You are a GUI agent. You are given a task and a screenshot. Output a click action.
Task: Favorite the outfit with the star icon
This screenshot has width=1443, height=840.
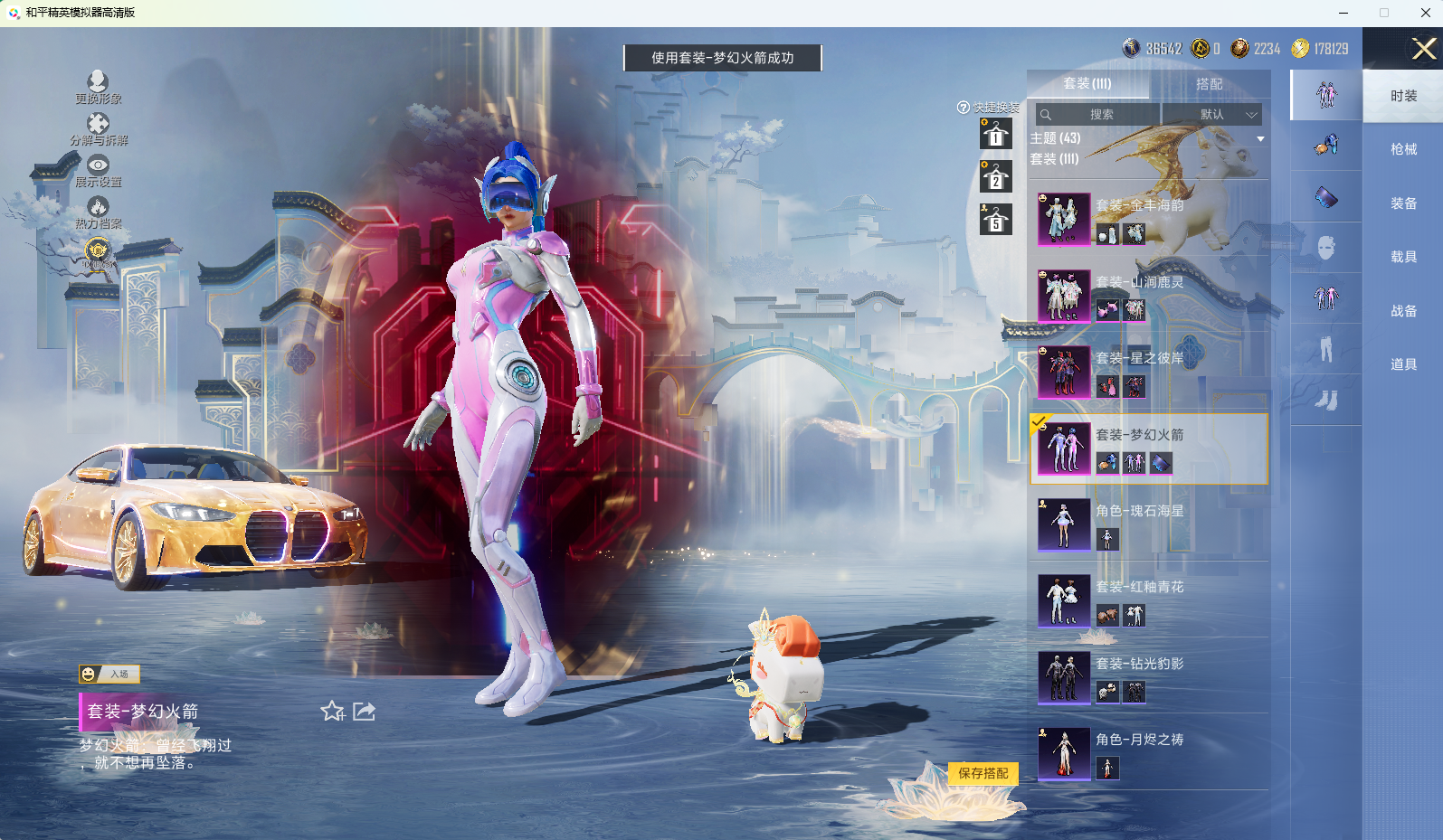click(332, 712)
